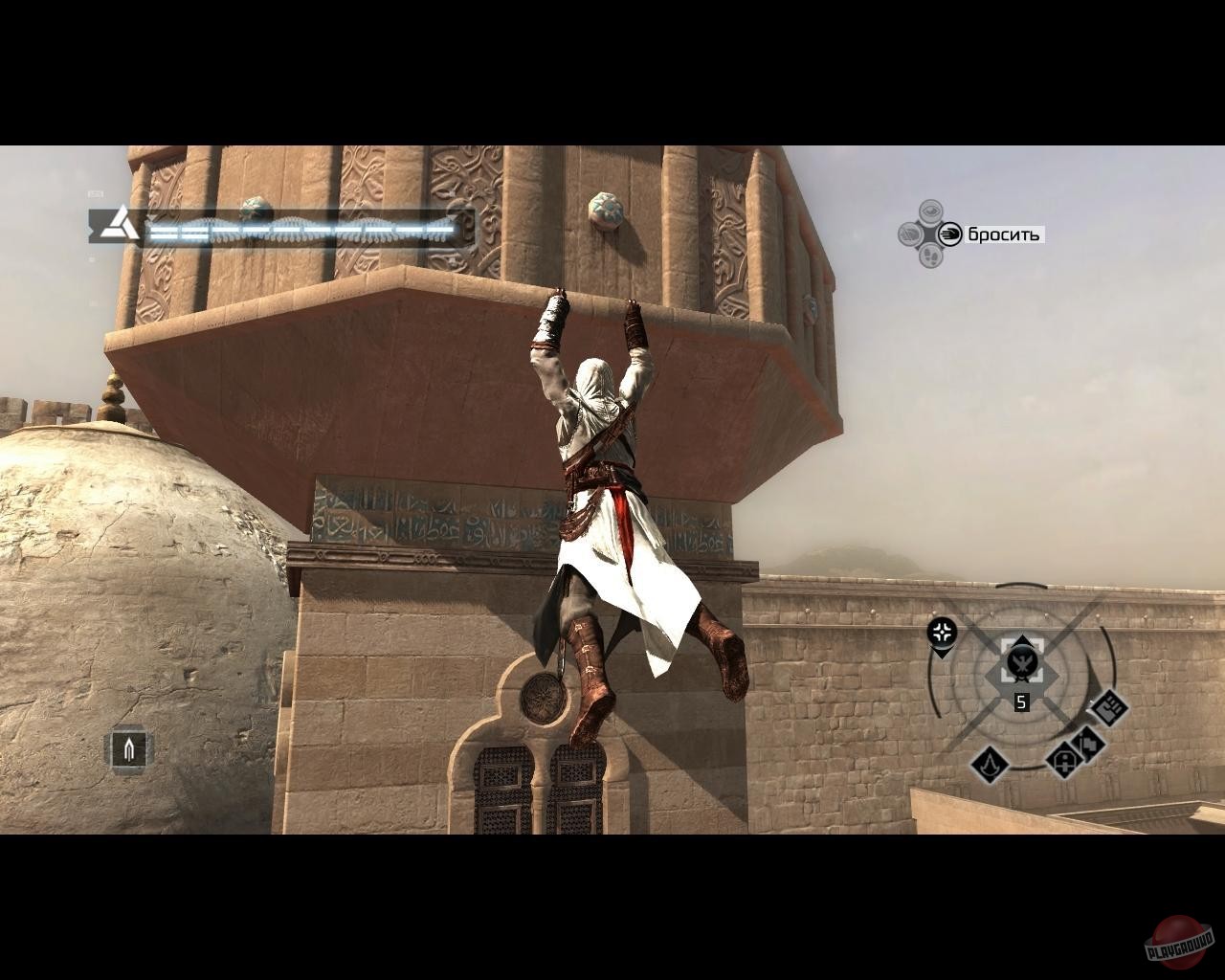The width and height of the screenshot is (1225, 980).
Task: Select the vendor stall icon in the wheel
Action: pyautogui.click(x=1064, y=759)
